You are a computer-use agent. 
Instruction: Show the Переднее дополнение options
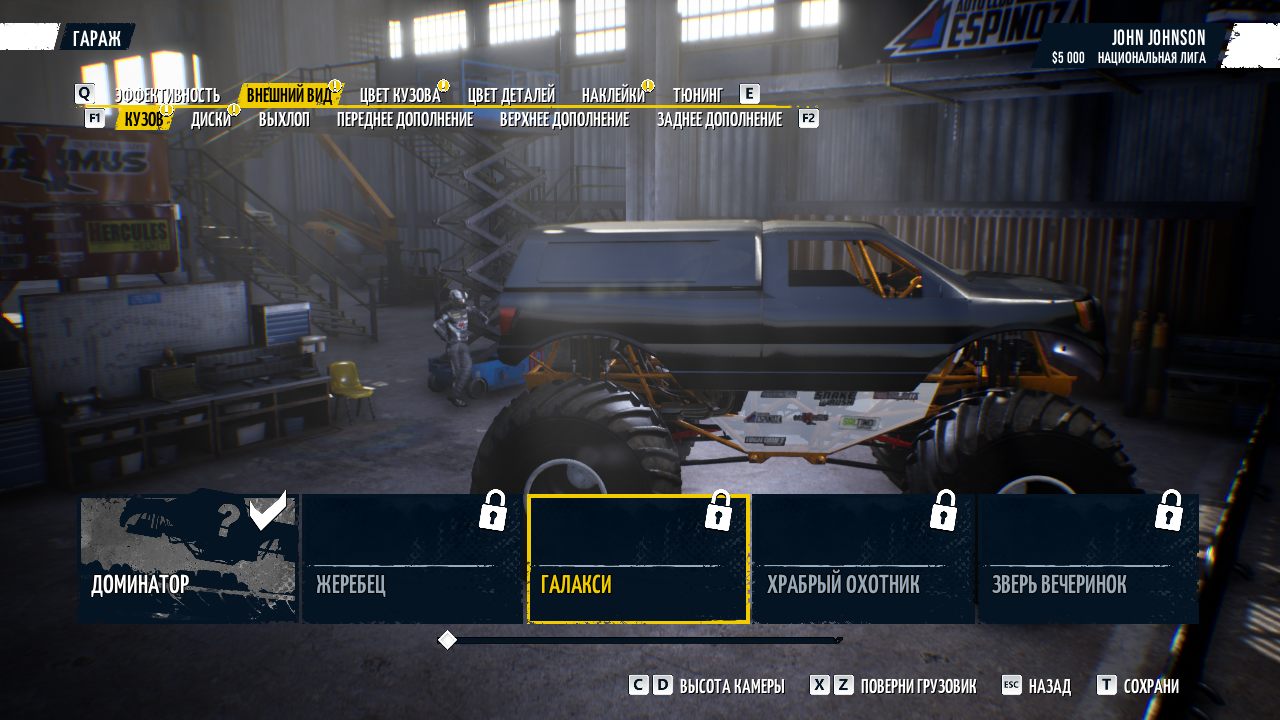point(404,119)
